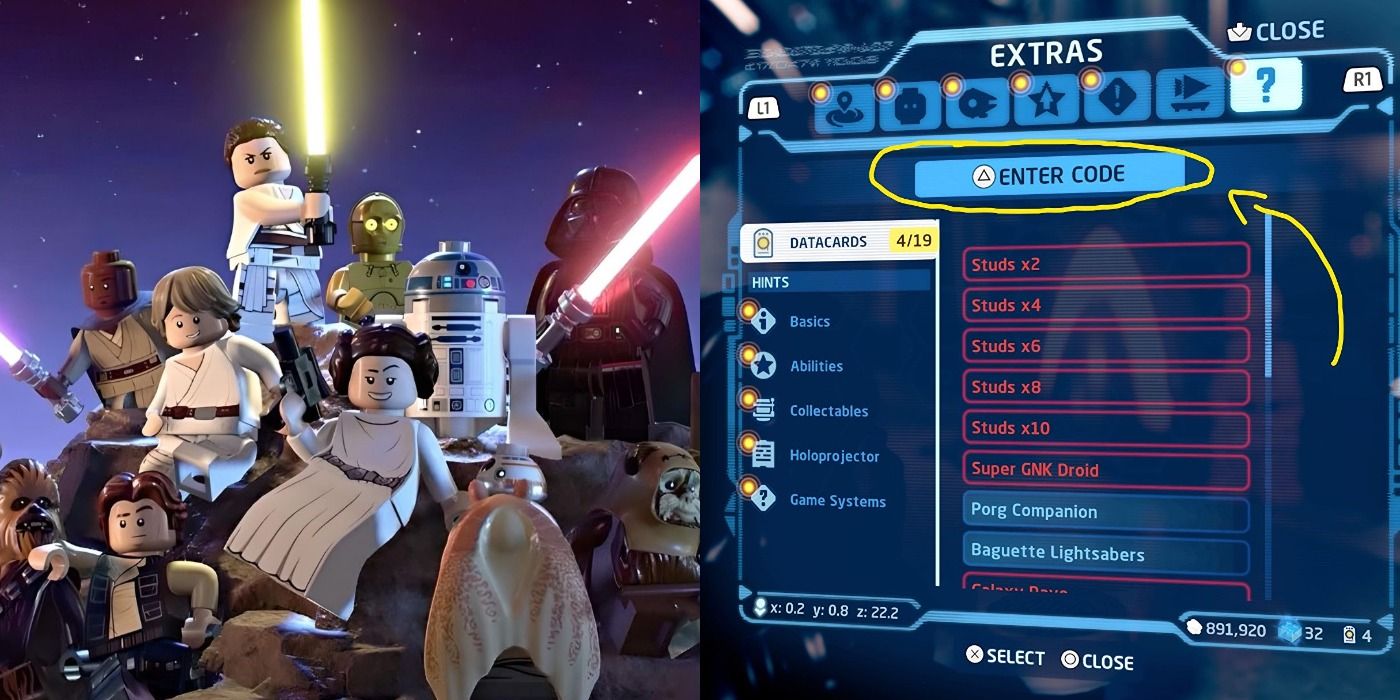Open the Datacards category
The height and width of the screenshot is (700, 1400).
[838, 242]
